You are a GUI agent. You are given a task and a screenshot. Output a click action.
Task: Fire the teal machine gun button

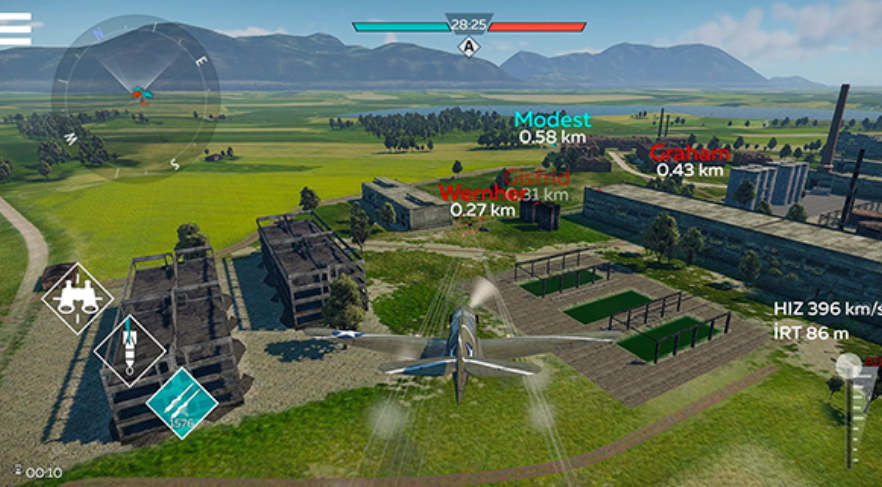[x=182, y=402]
